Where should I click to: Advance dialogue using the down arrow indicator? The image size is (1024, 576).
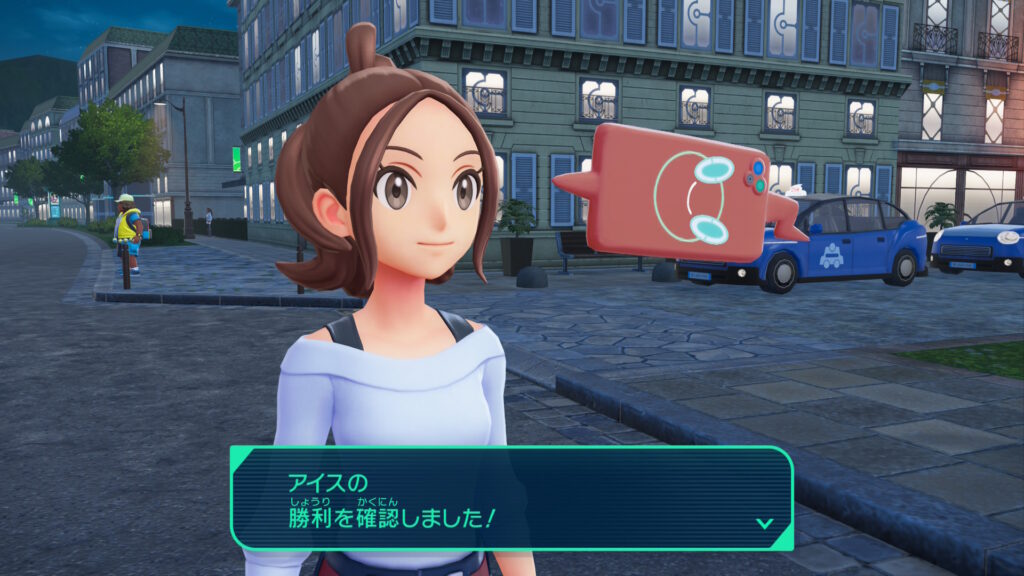click(764, 522)
